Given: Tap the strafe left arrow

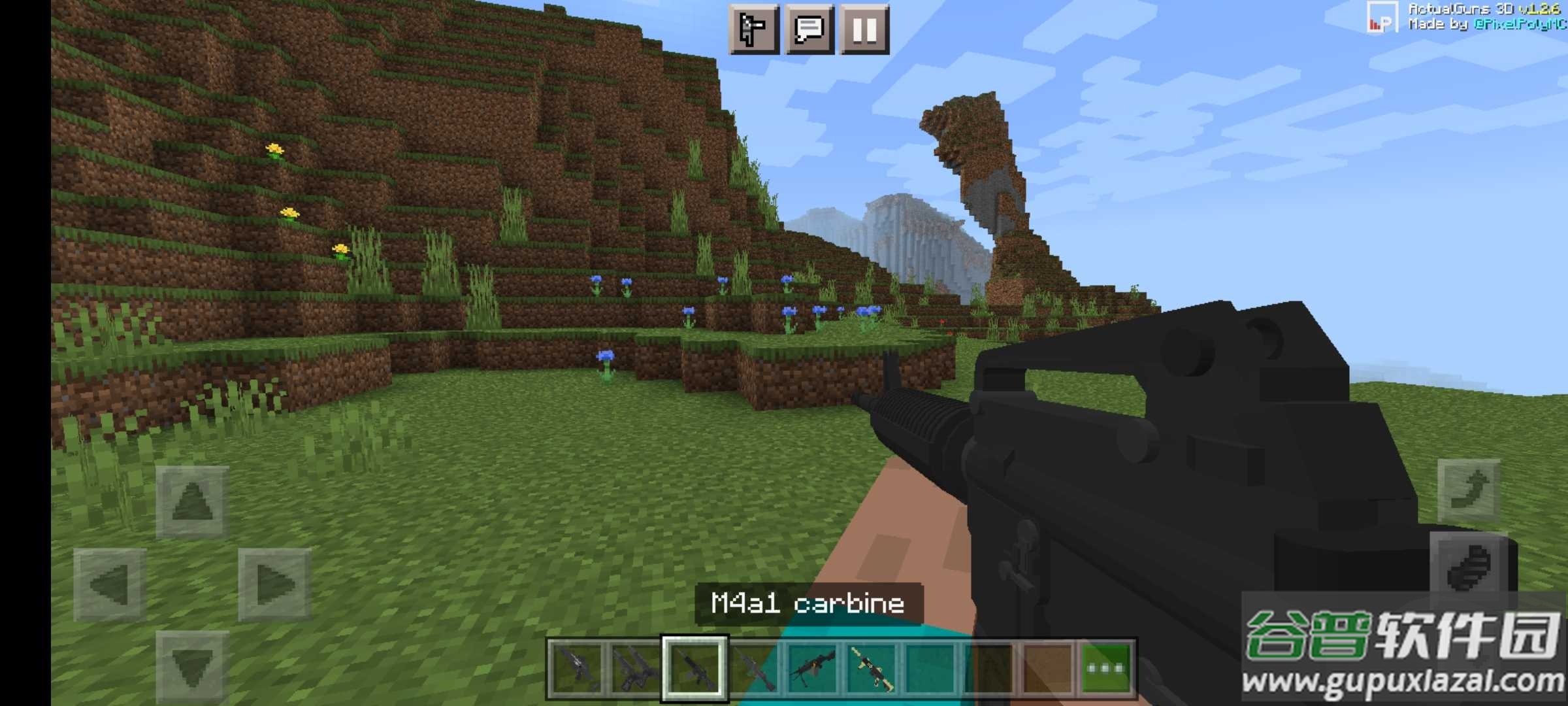Looking at the screenshot, I should pyautogui.click(x=110, y=584).
